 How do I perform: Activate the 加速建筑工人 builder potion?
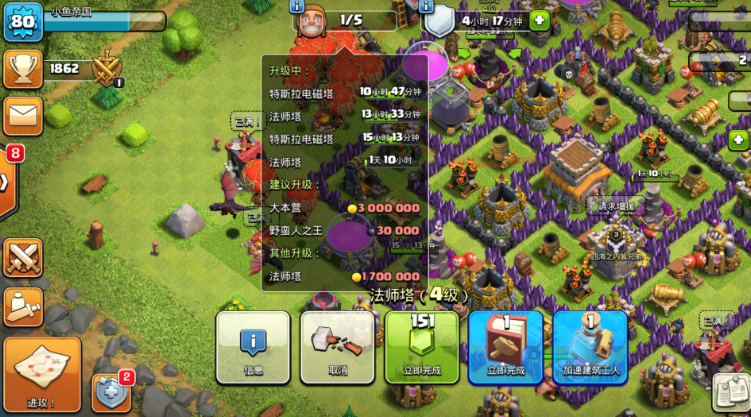590,347
